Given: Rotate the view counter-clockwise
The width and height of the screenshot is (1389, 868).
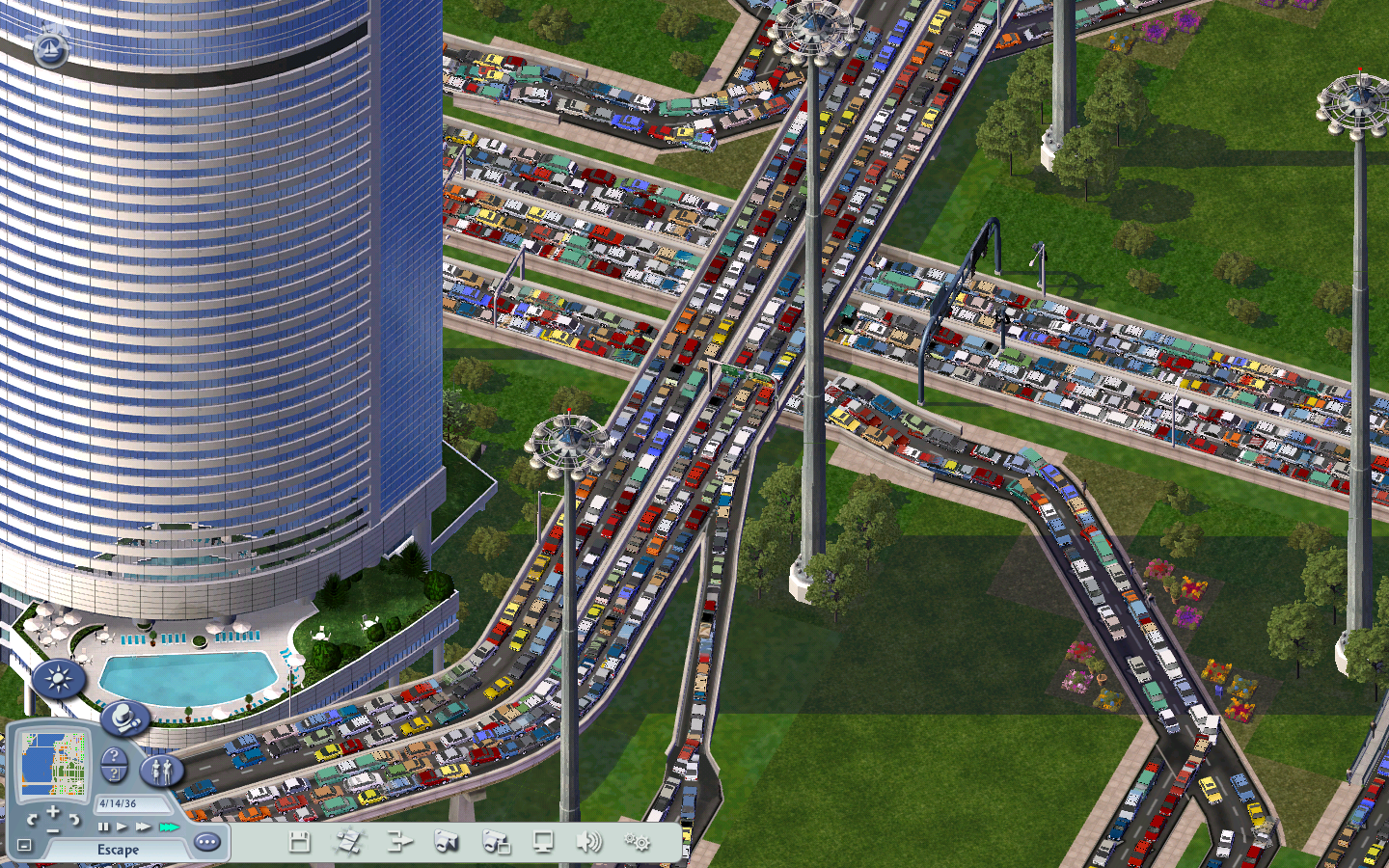Looking at the screenshot, I should pyautogui.click(x=33, y=820).
